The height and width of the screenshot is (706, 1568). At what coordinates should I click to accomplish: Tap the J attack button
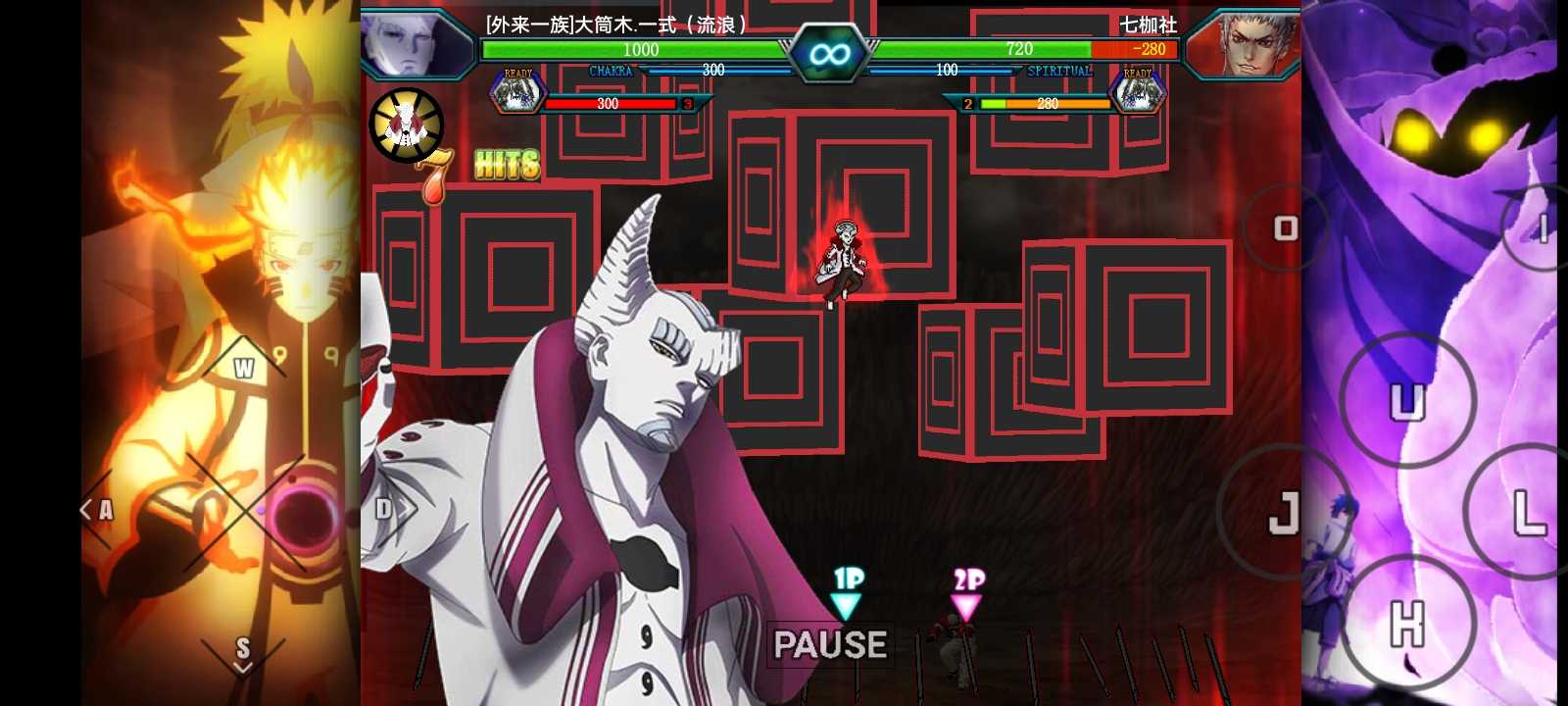click(x=1283, y=512)
